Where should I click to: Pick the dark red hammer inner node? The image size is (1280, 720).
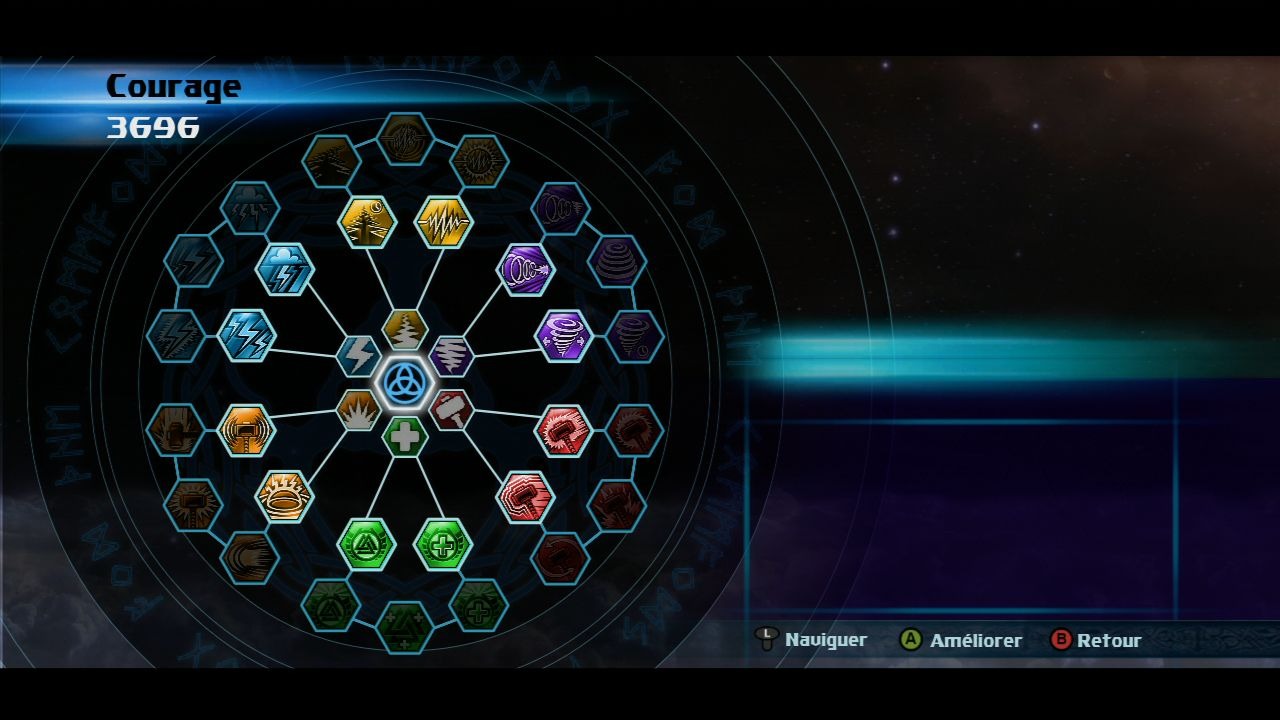[x=452, y=410]
